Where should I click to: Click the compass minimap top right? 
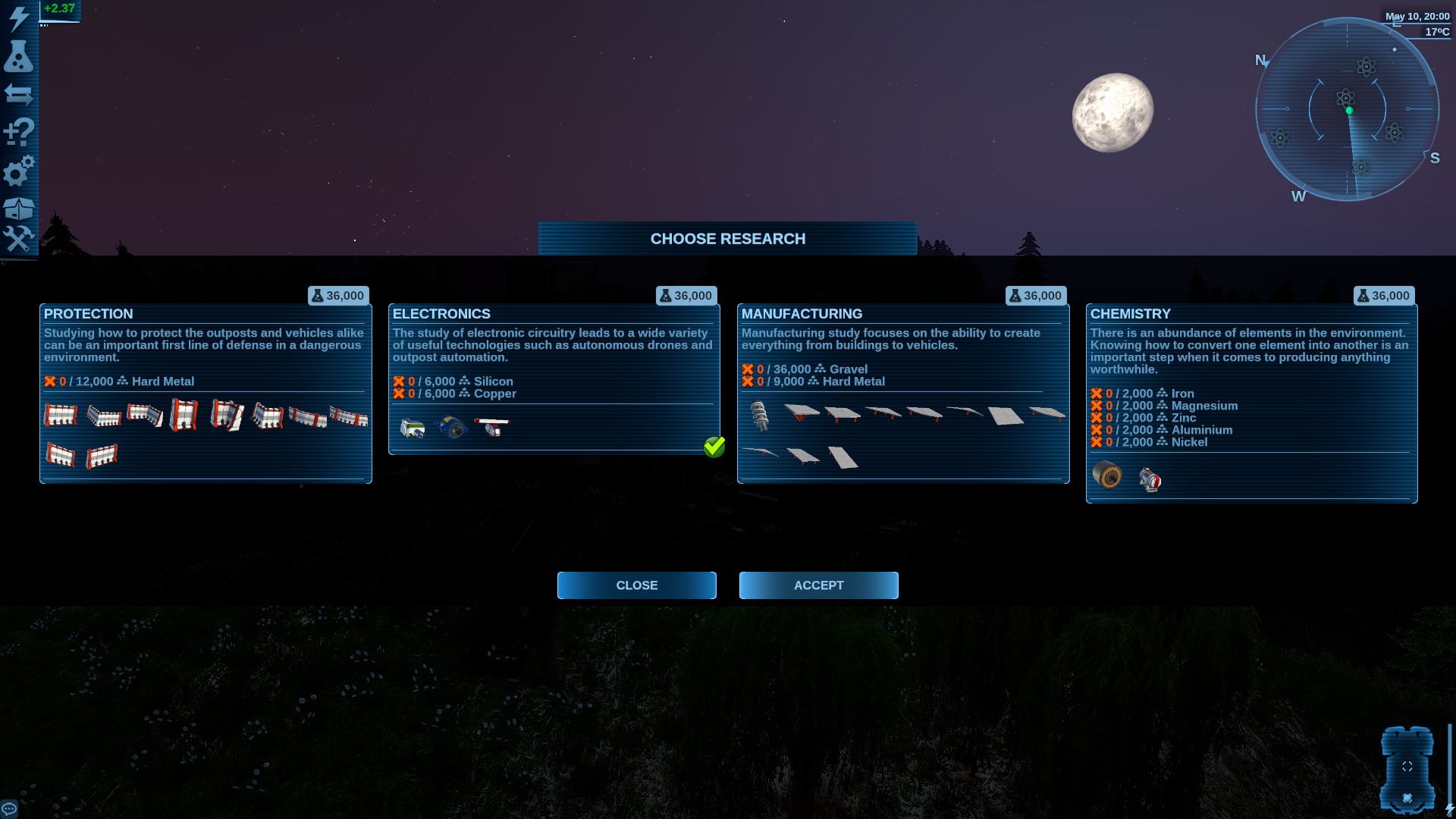click(x=1348, y=110)
